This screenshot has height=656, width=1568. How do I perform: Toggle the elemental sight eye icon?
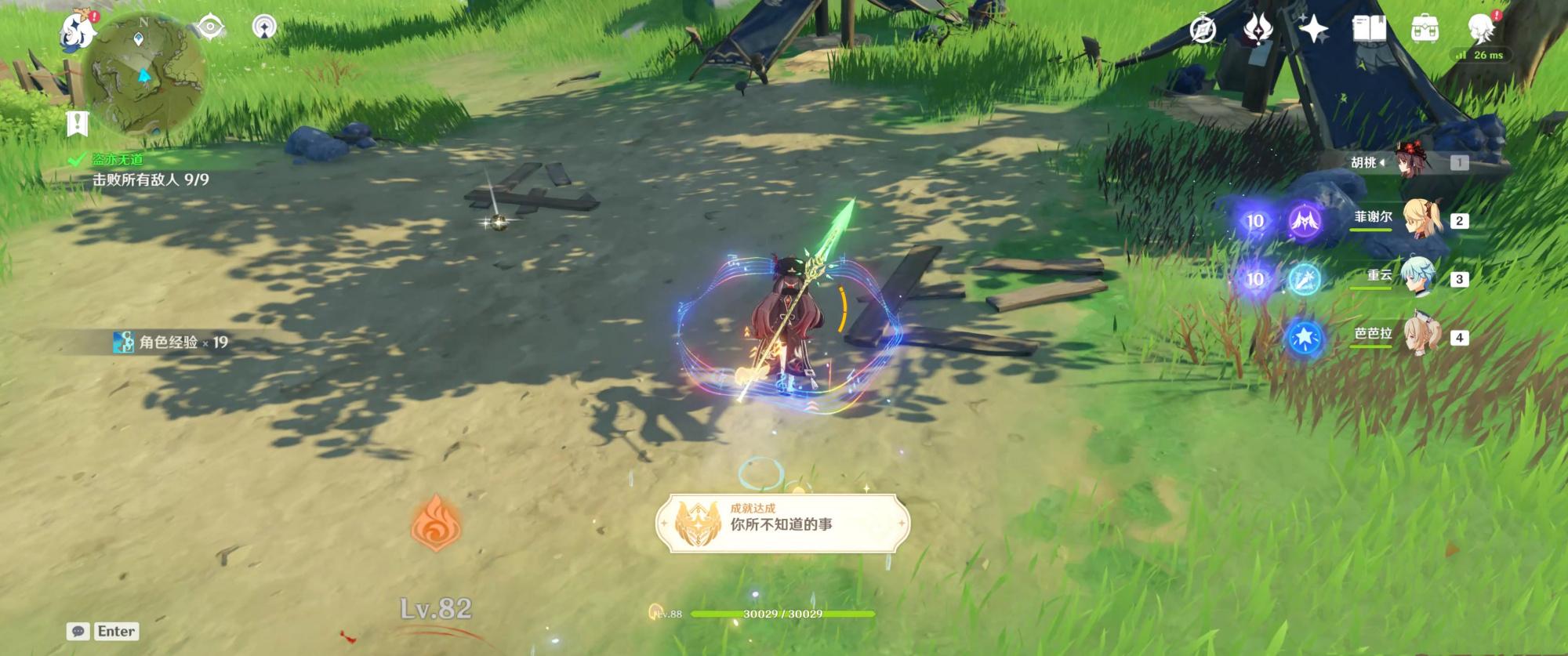click(210, 27)
